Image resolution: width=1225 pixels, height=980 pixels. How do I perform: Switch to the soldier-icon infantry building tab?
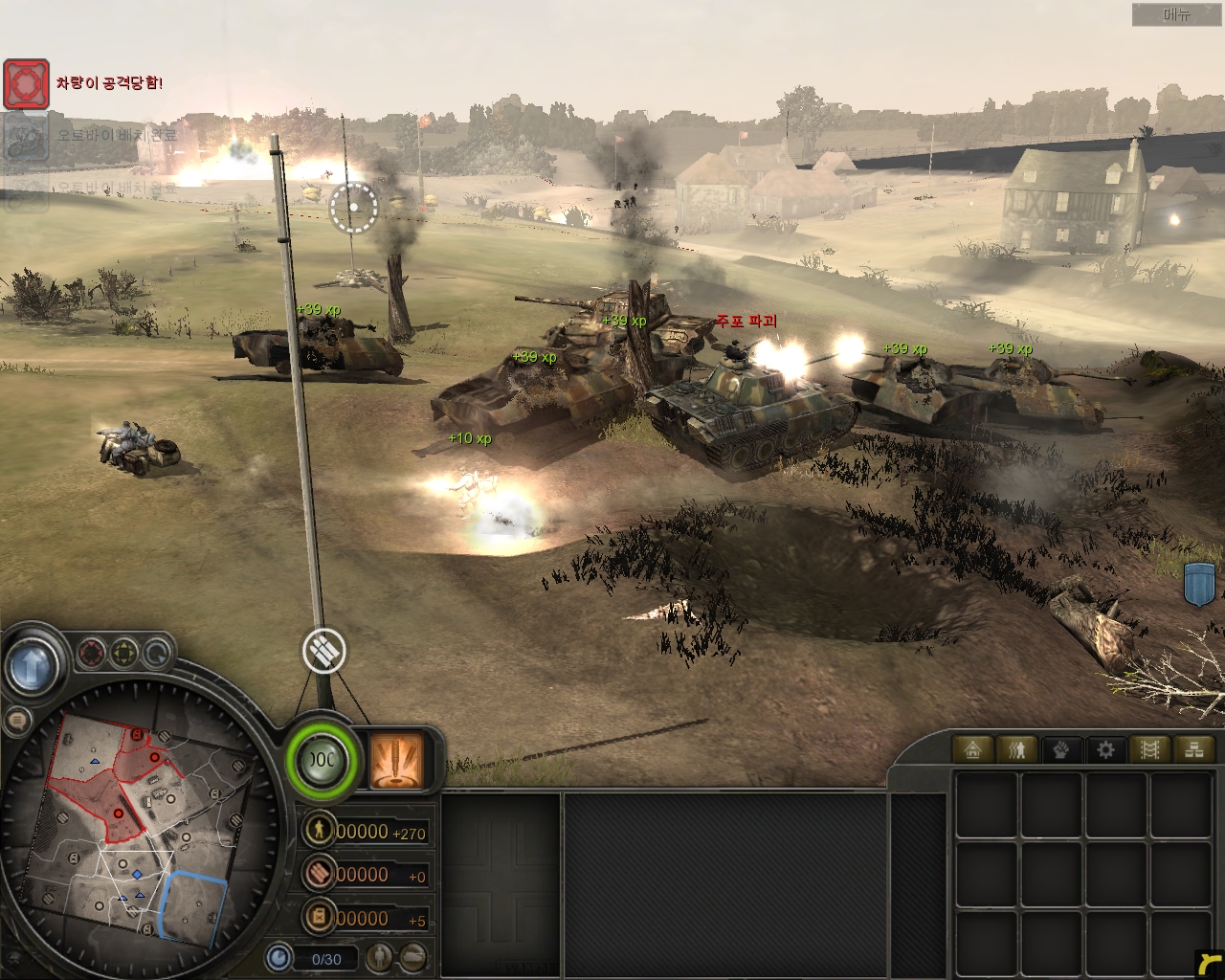(x=1017, y=749)
